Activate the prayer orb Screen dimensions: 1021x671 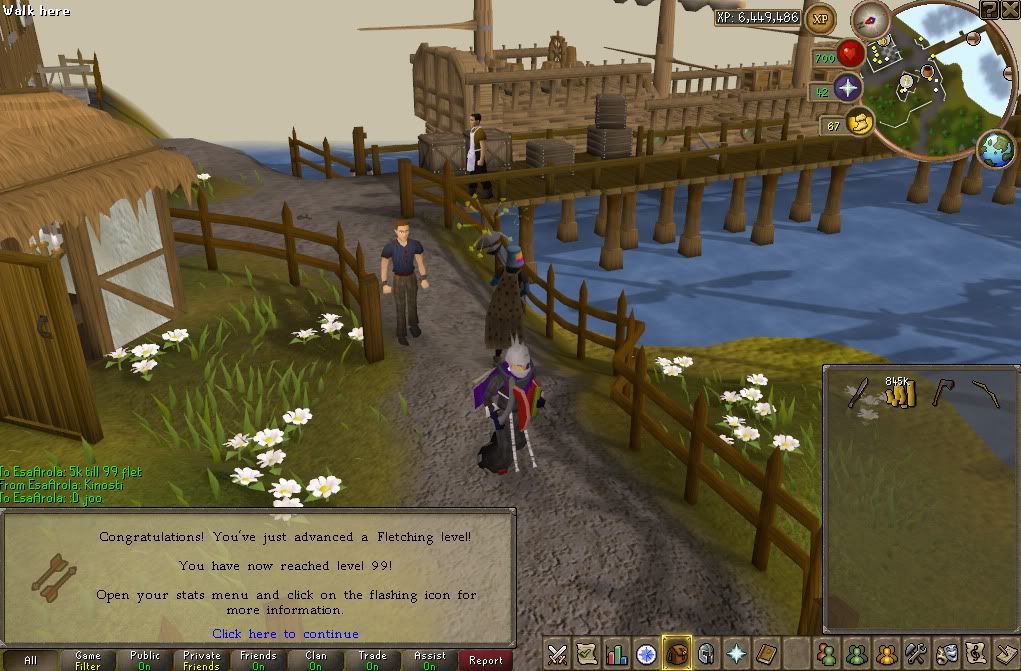pos(848,88)
